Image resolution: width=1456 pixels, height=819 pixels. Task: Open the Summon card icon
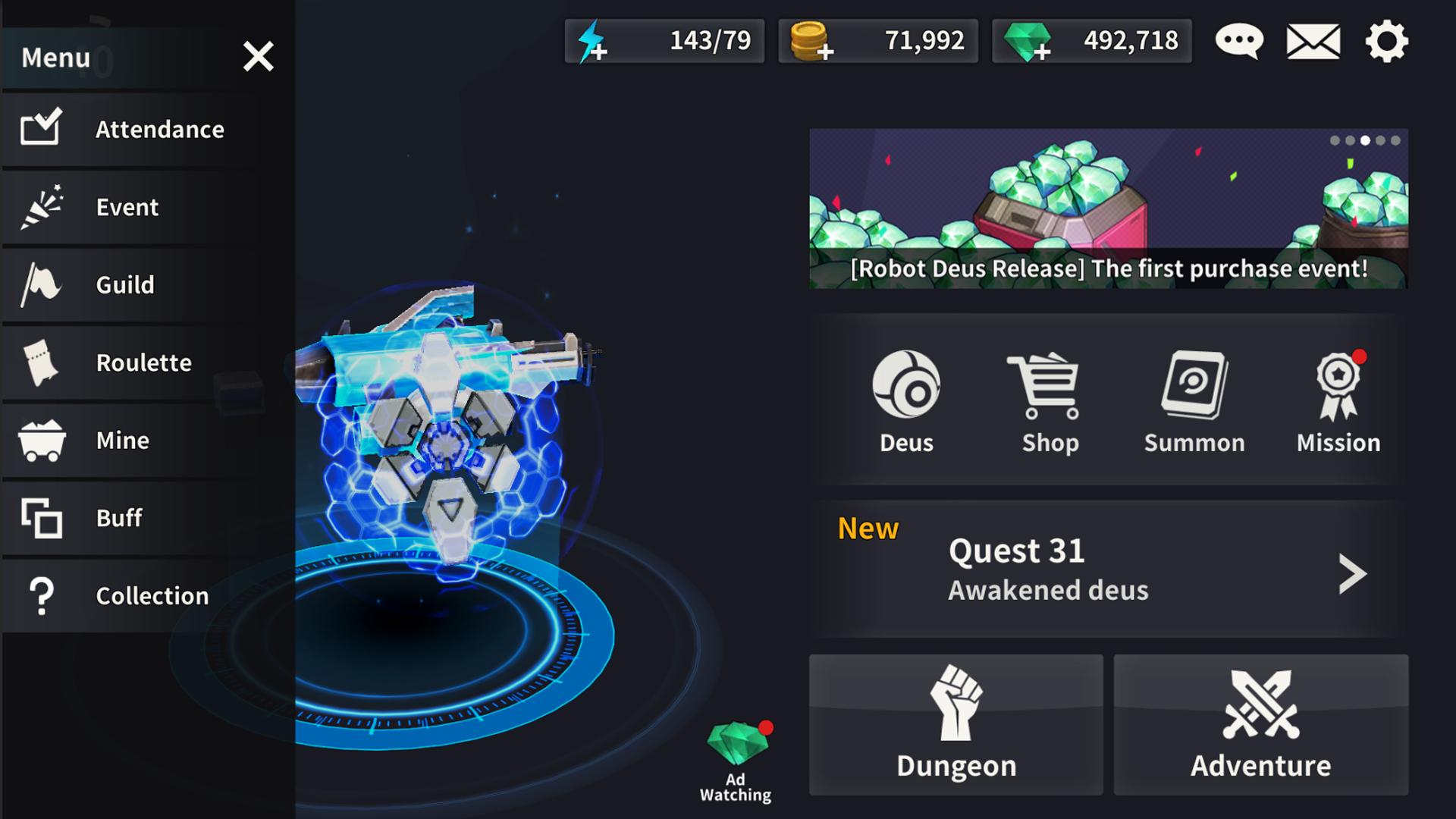coord(1194,387)
